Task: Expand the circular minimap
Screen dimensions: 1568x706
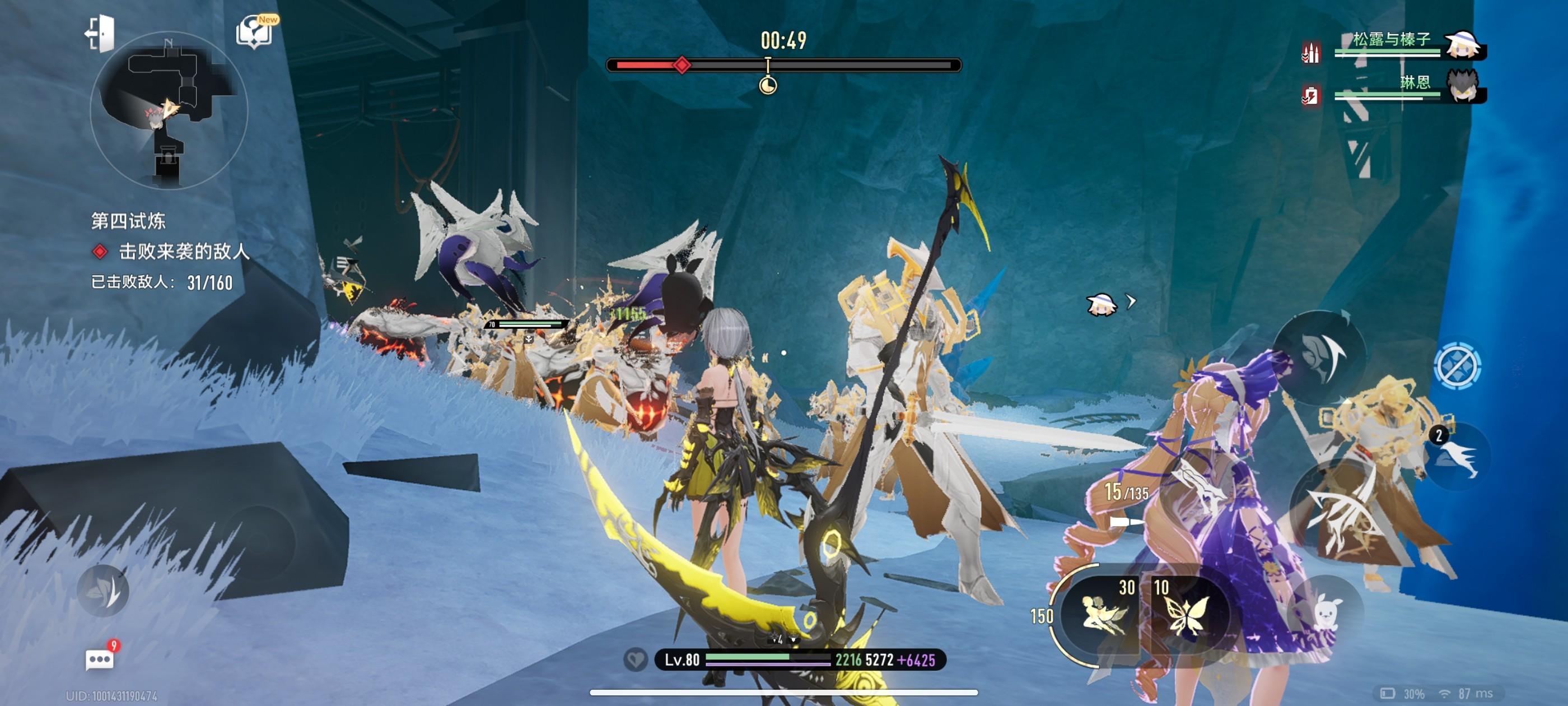Action: point(169,110)
